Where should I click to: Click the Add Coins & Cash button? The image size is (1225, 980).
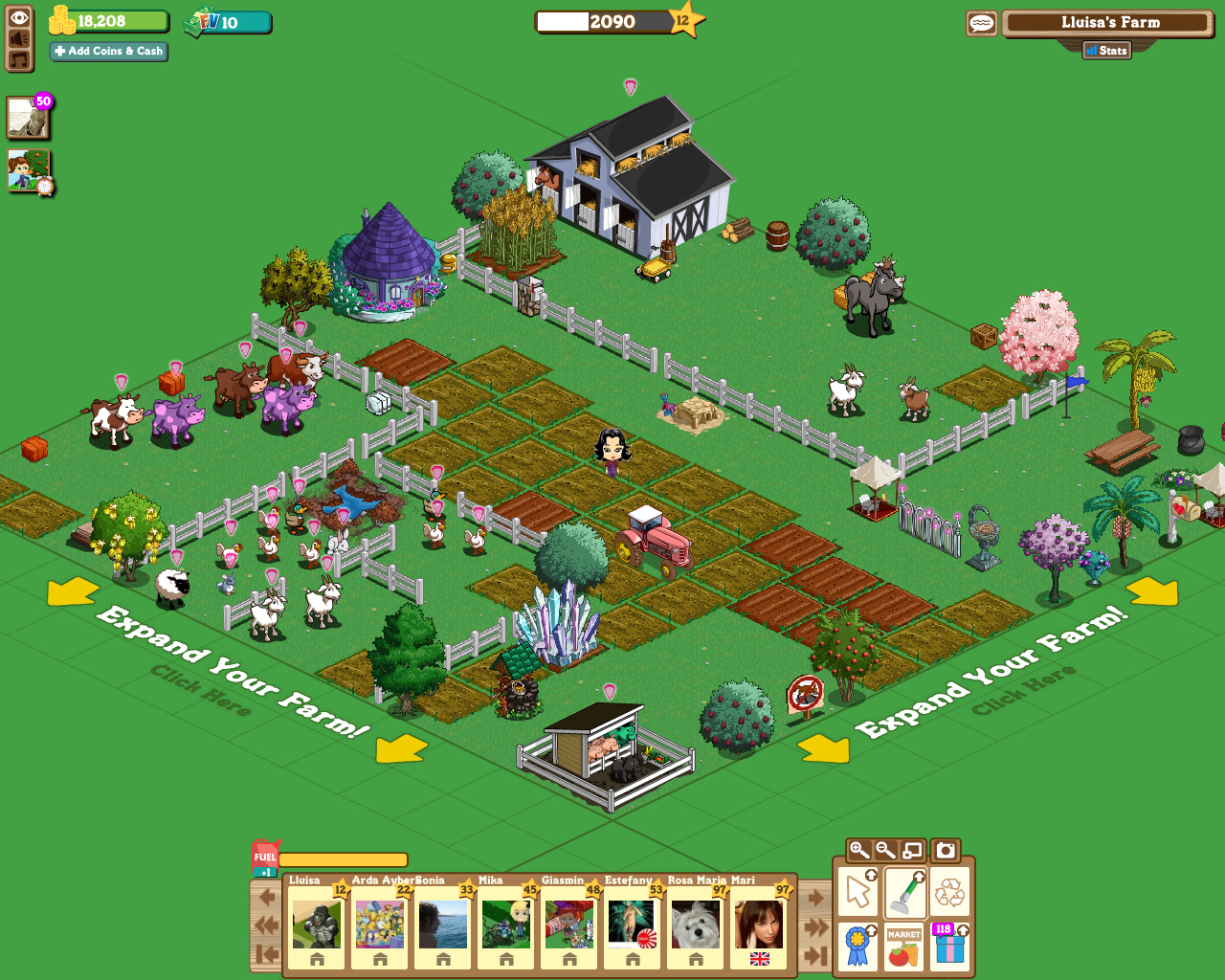(107, 52)
